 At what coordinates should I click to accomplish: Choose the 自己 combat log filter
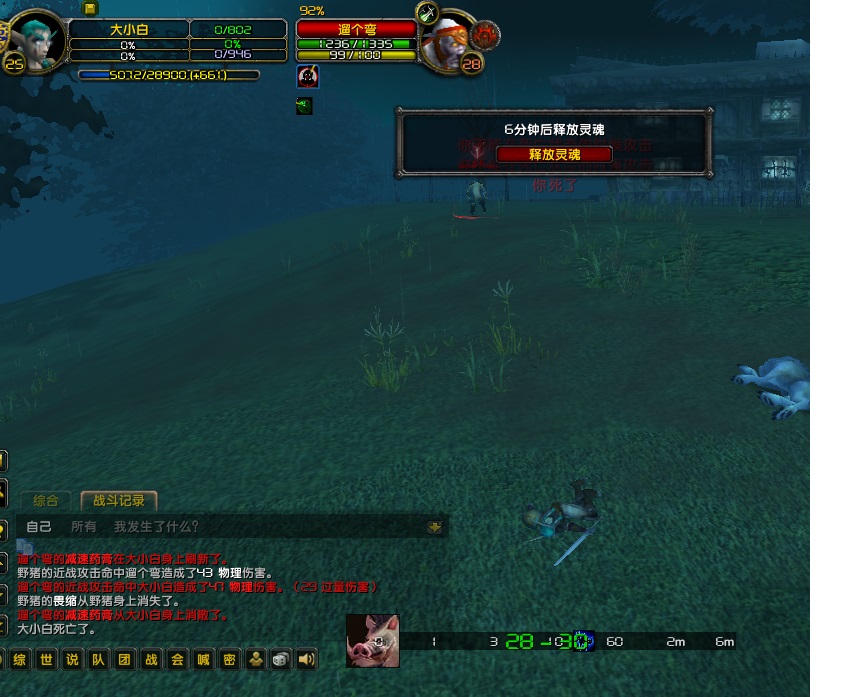pos(39,527)
